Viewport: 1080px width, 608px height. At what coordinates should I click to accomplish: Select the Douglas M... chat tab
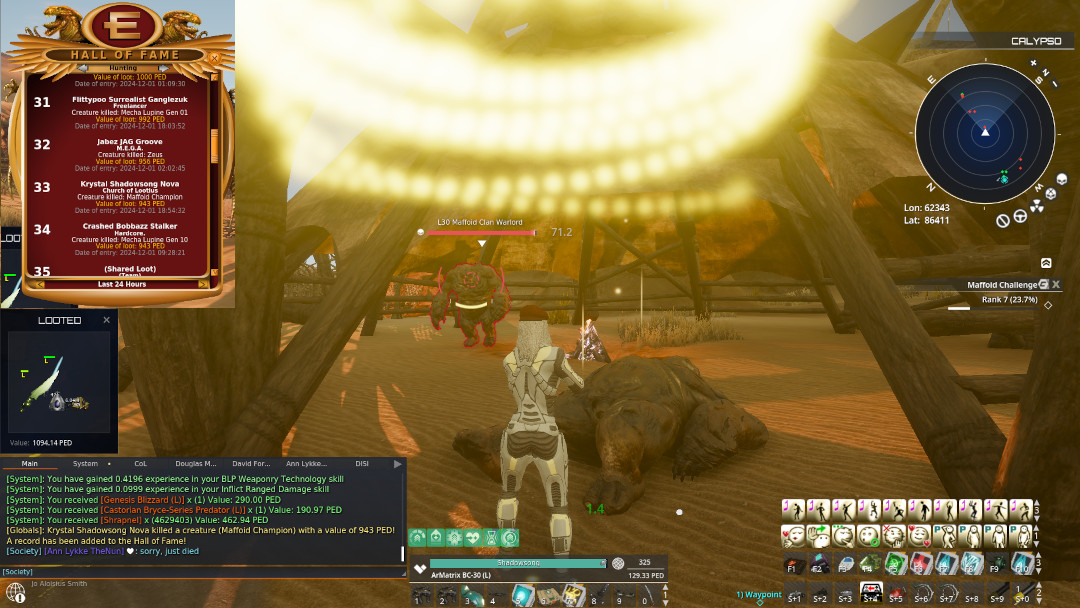[196, 464]
